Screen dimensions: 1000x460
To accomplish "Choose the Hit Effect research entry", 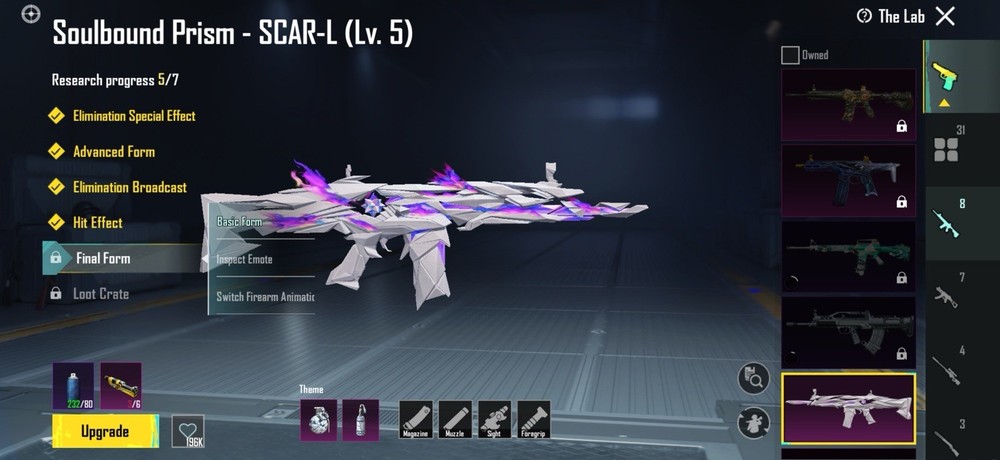I will tap(97, 223).
